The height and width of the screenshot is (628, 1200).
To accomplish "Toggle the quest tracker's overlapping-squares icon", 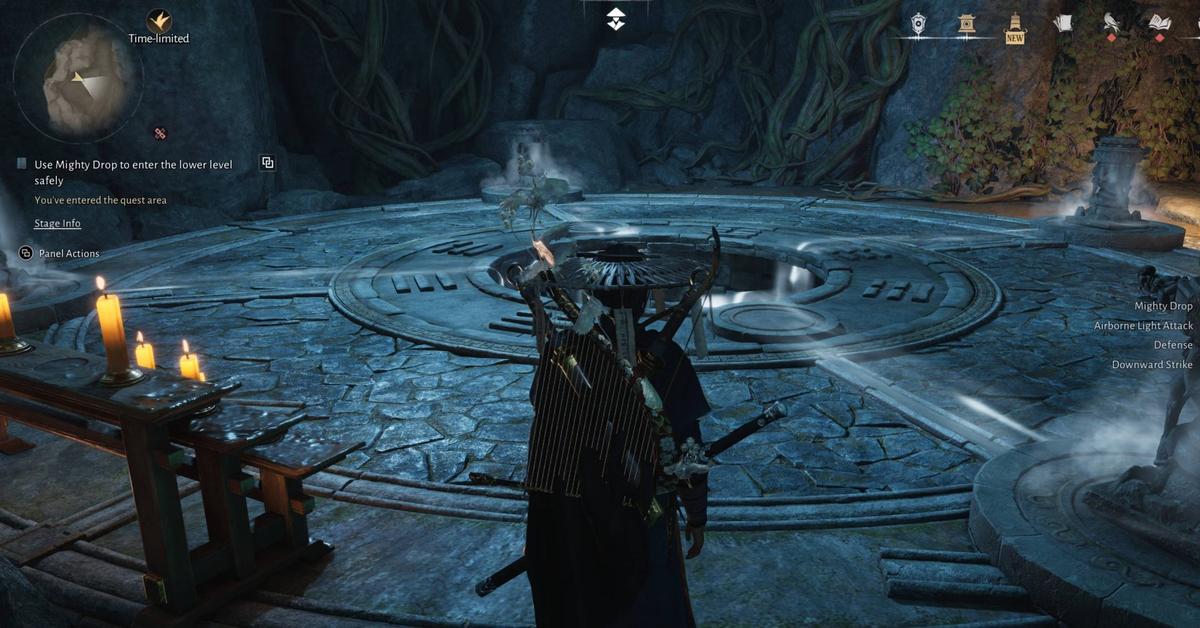I will click(x=267, y=163).
